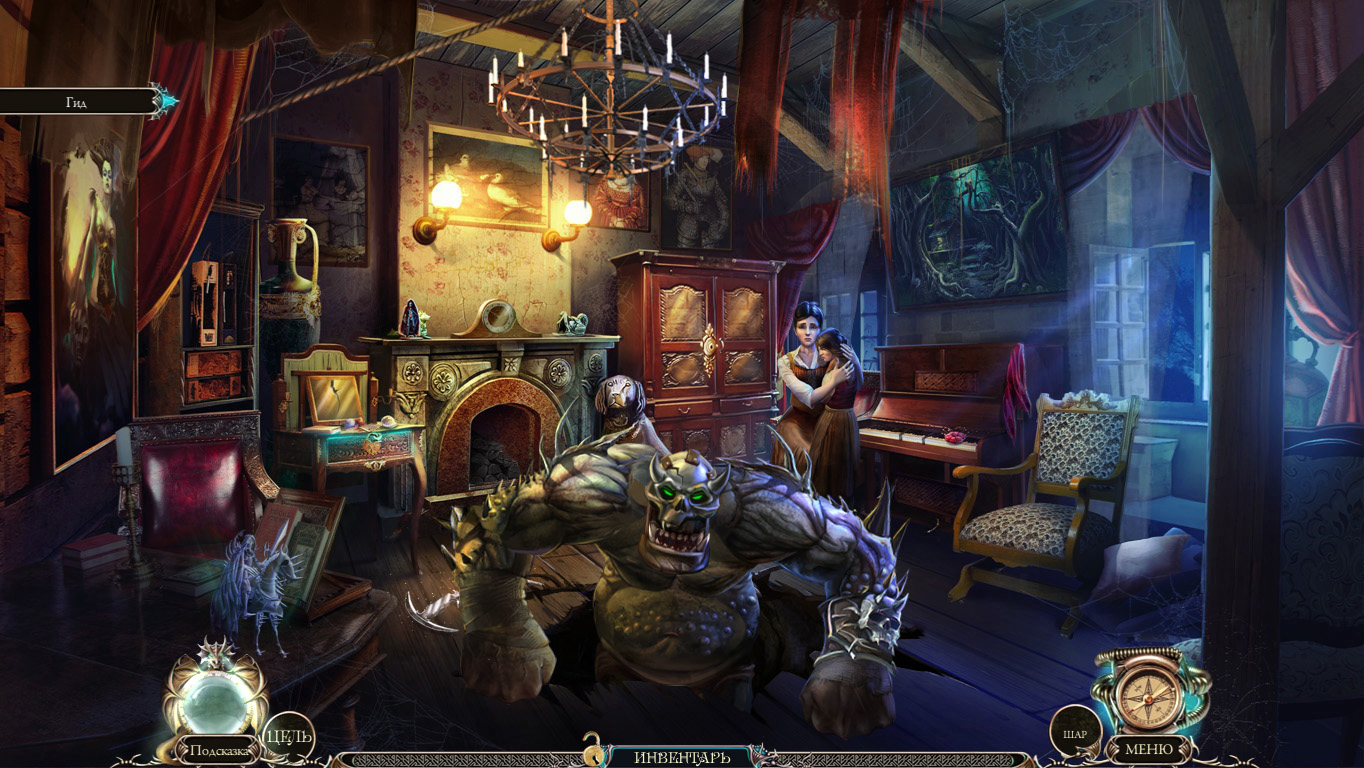Viewport: 1364px width, 768px height.
Task: Click the glowing hint crystal orb
Action: (x=216, y=701)
